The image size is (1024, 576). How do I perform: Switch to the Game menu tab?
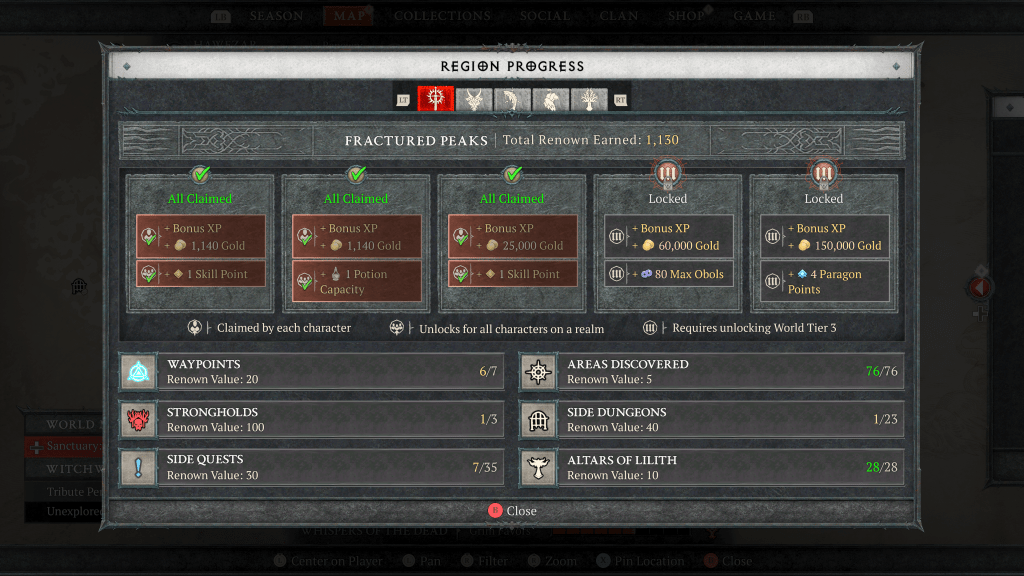[754, 16]
